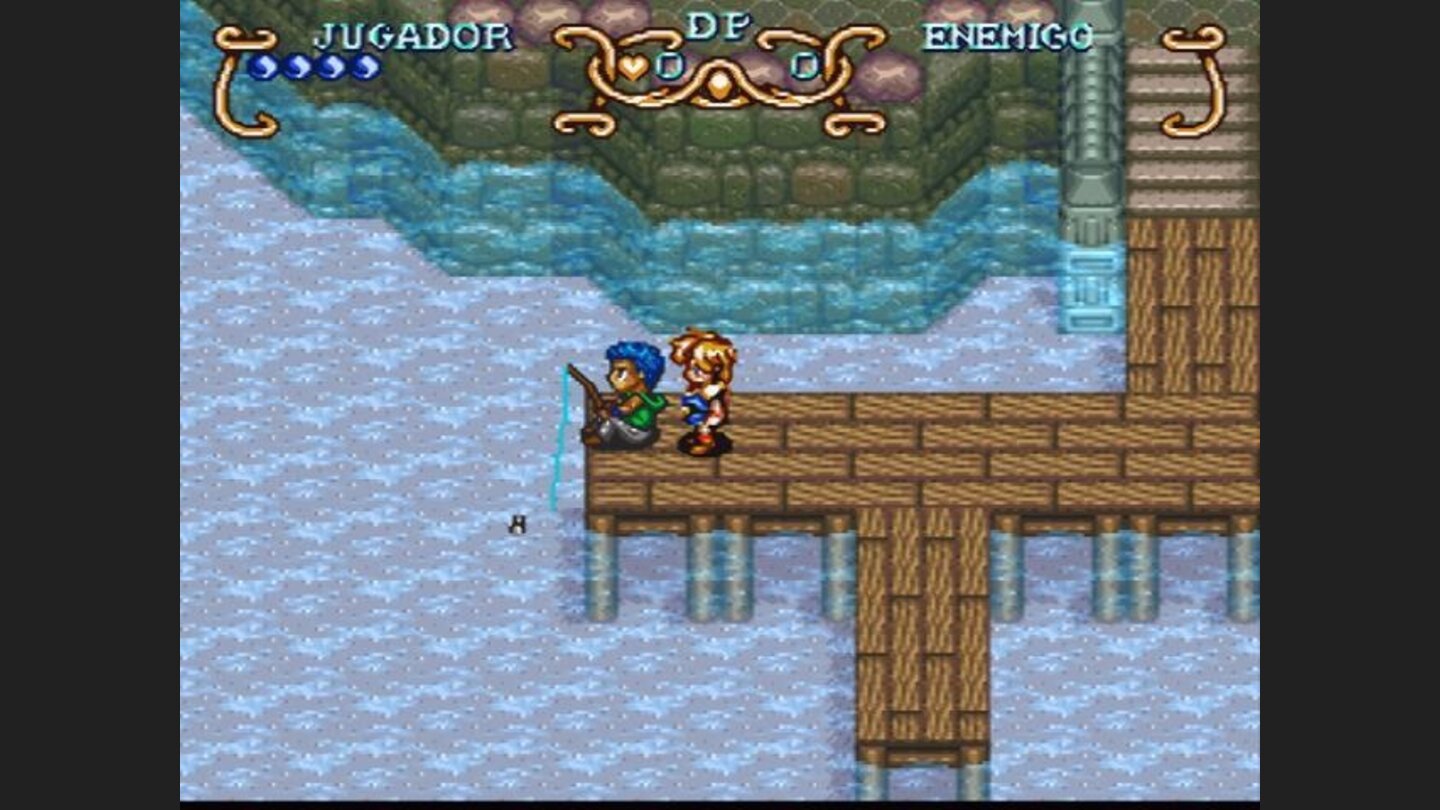Toggle the third blue gem in the JUGADOR row
Viewport: 1440px width, 810px height.
pyautogui.click(x=331, y=68)
